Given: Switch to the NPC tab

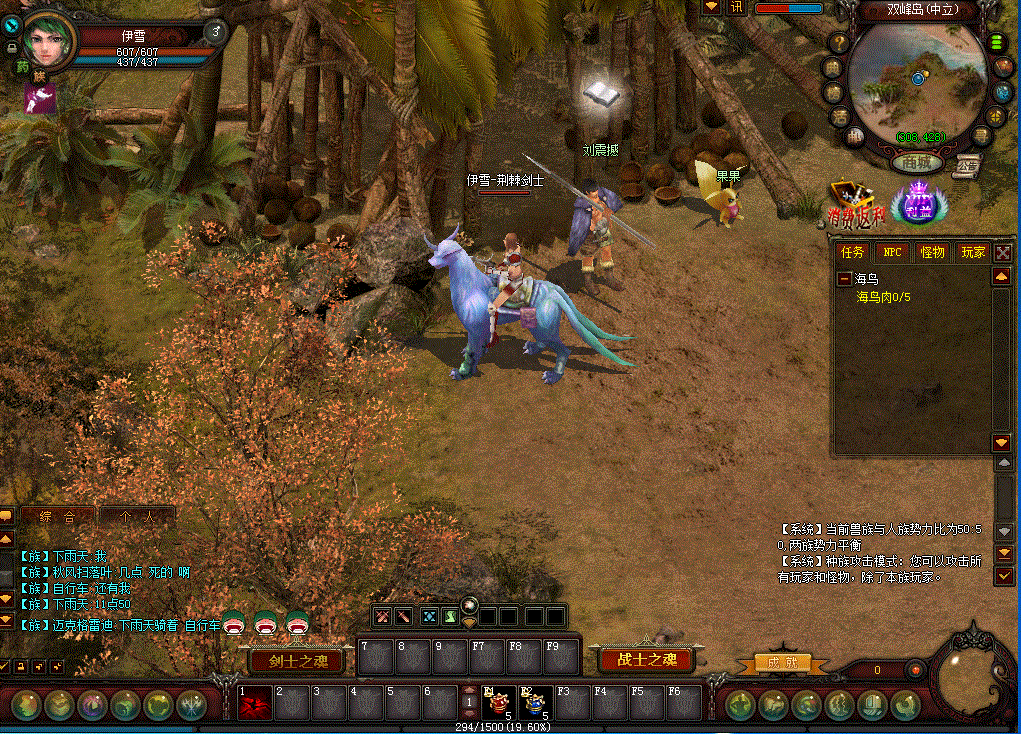Looking at the screenshot, I should 892,252.
